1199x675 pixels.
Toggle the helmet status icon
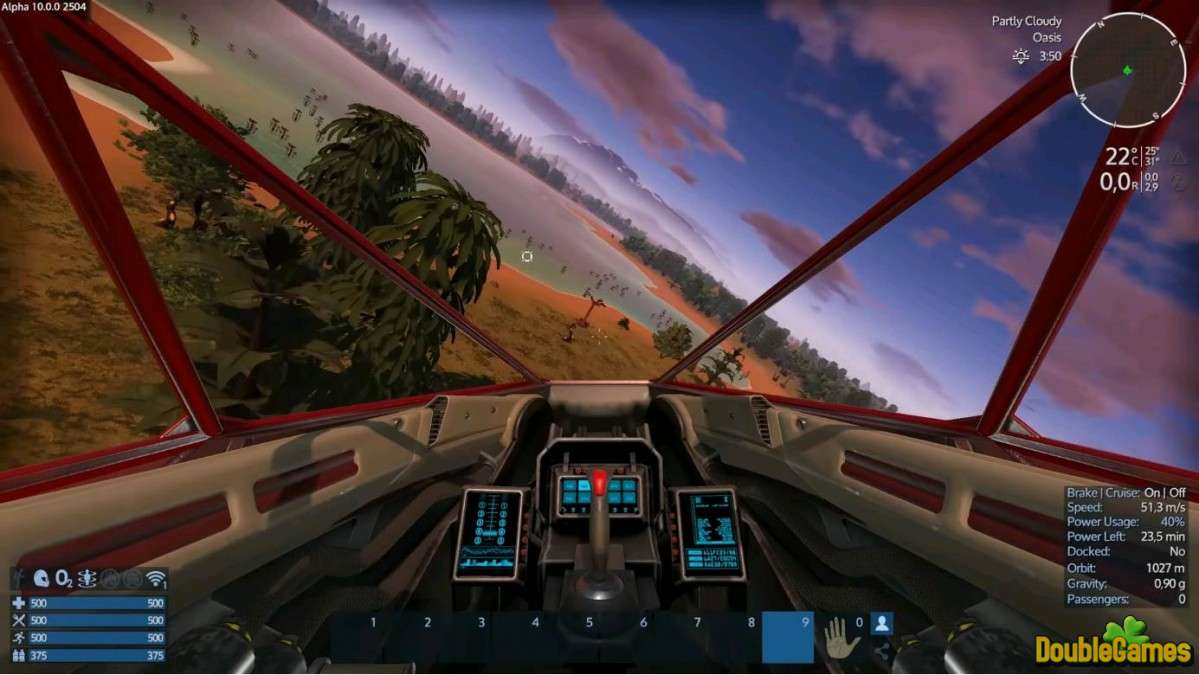(41, 579)
